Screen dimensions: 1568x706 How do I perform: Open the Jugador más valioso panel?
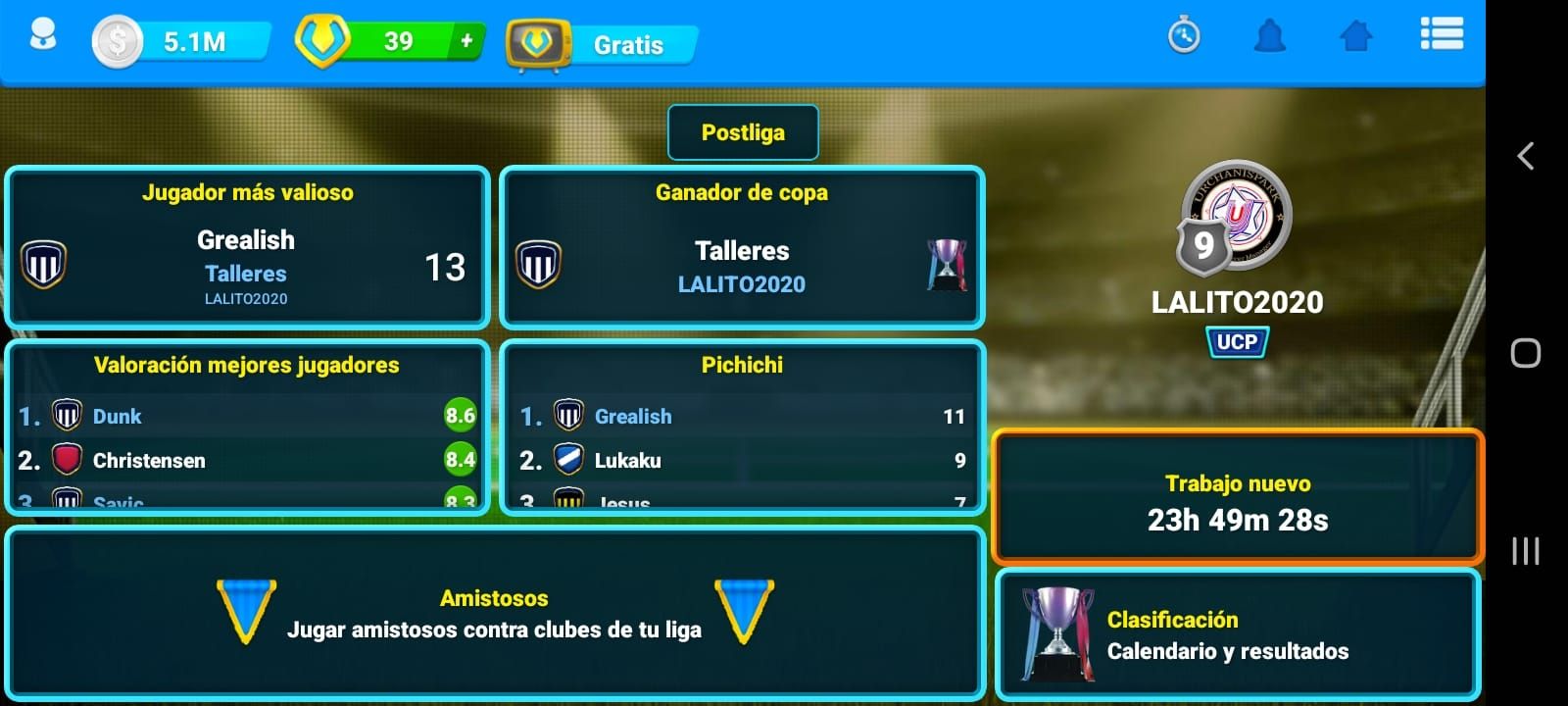247,246
